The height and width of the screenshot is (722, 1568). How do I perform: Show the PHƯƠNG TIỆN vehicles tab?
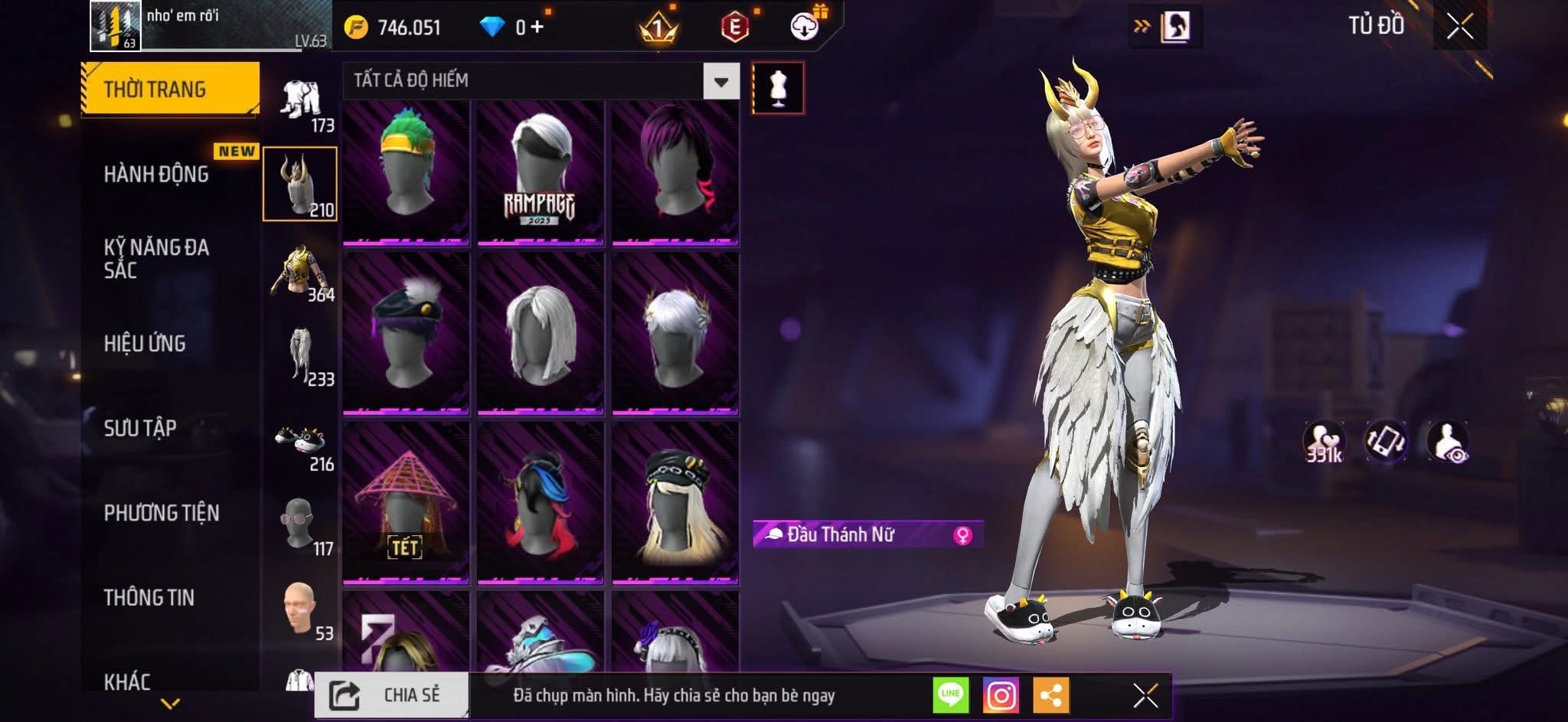click(162, 513)
